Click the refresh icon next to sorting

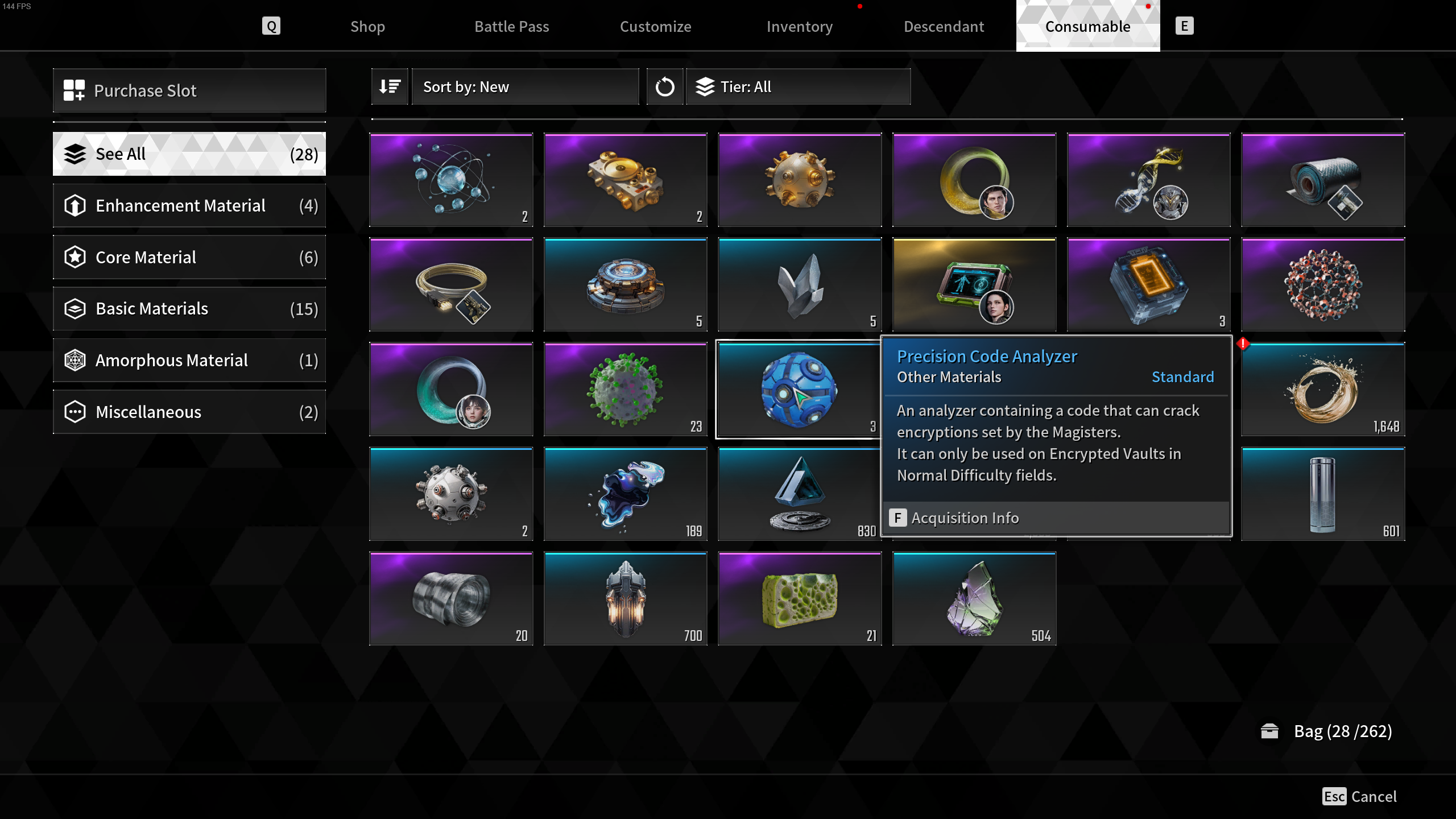coord(664,86)
